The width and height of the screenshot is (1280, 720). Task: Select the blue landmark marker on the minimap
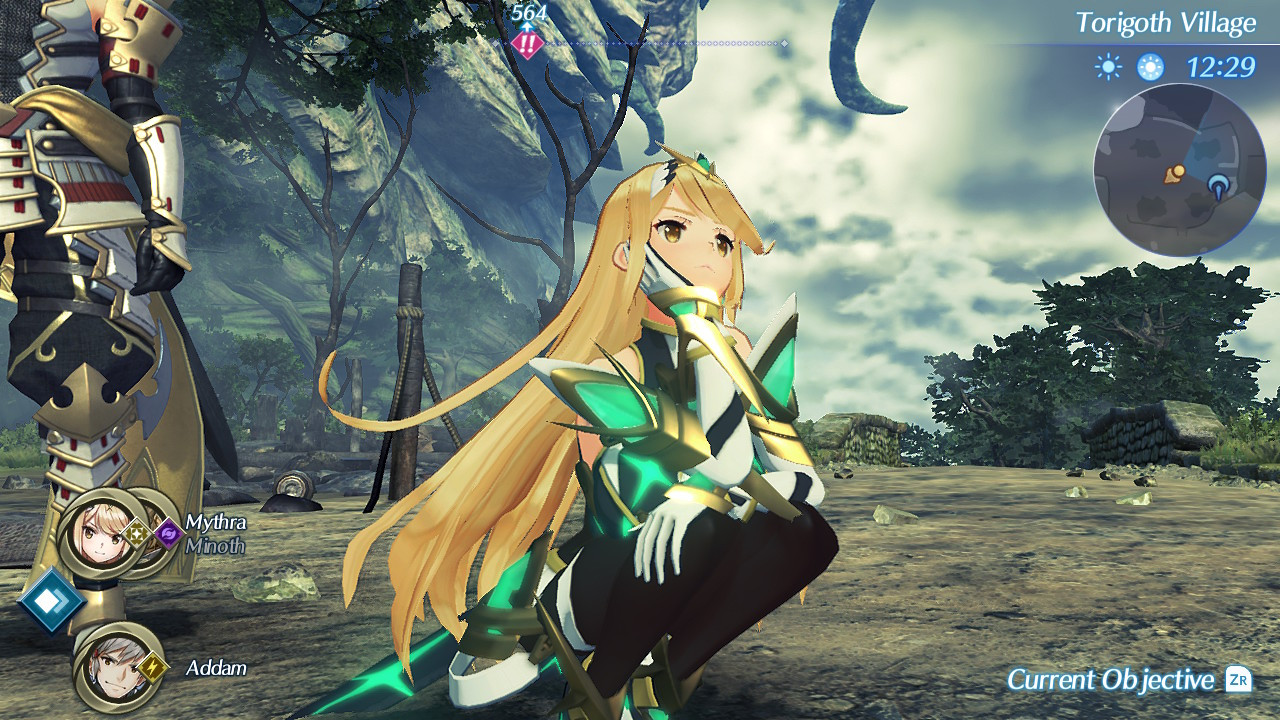pyautogui.click(x=1218, y=184)
